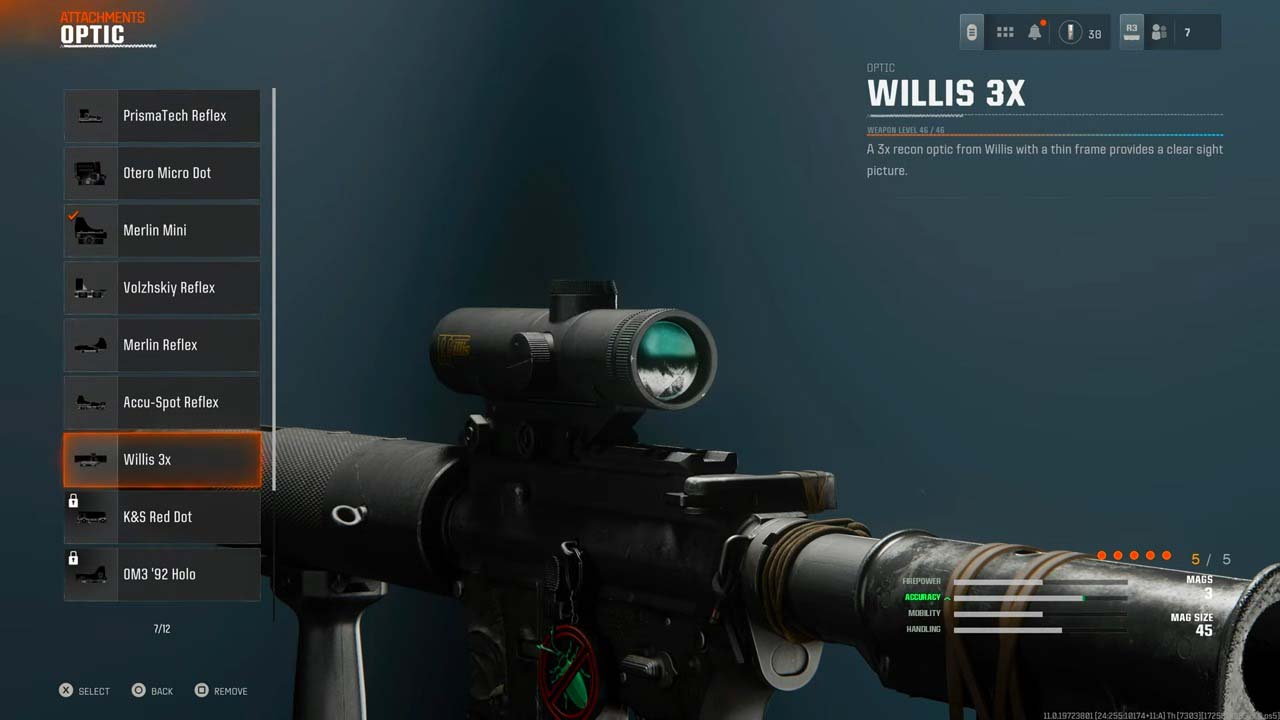Select the equipped Merlin Mini optic
The image size is (1280, 720).
(162, 230)
